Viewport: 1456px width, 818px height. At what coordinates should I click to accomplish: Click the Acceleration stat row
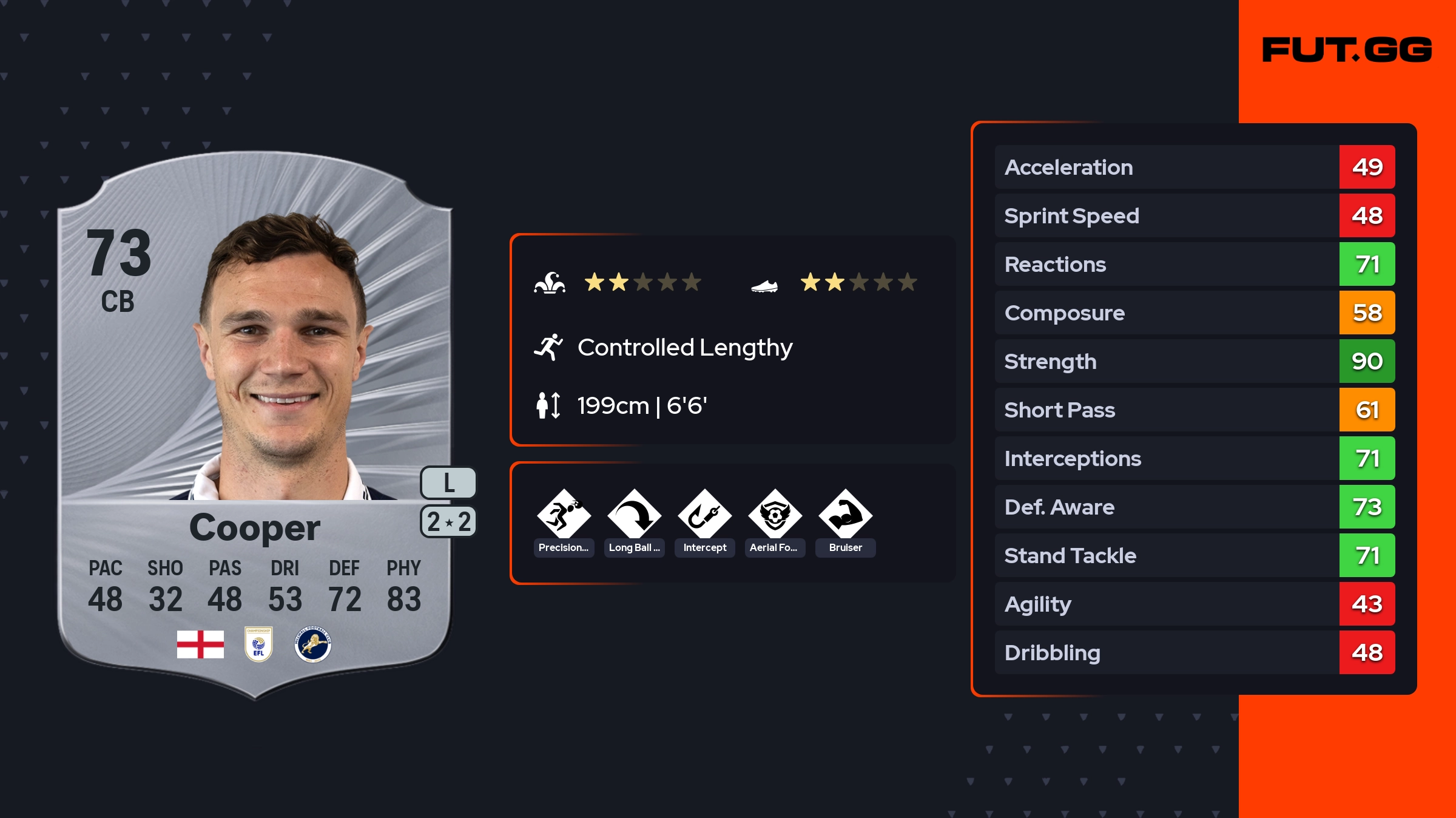click(1194, 167)
